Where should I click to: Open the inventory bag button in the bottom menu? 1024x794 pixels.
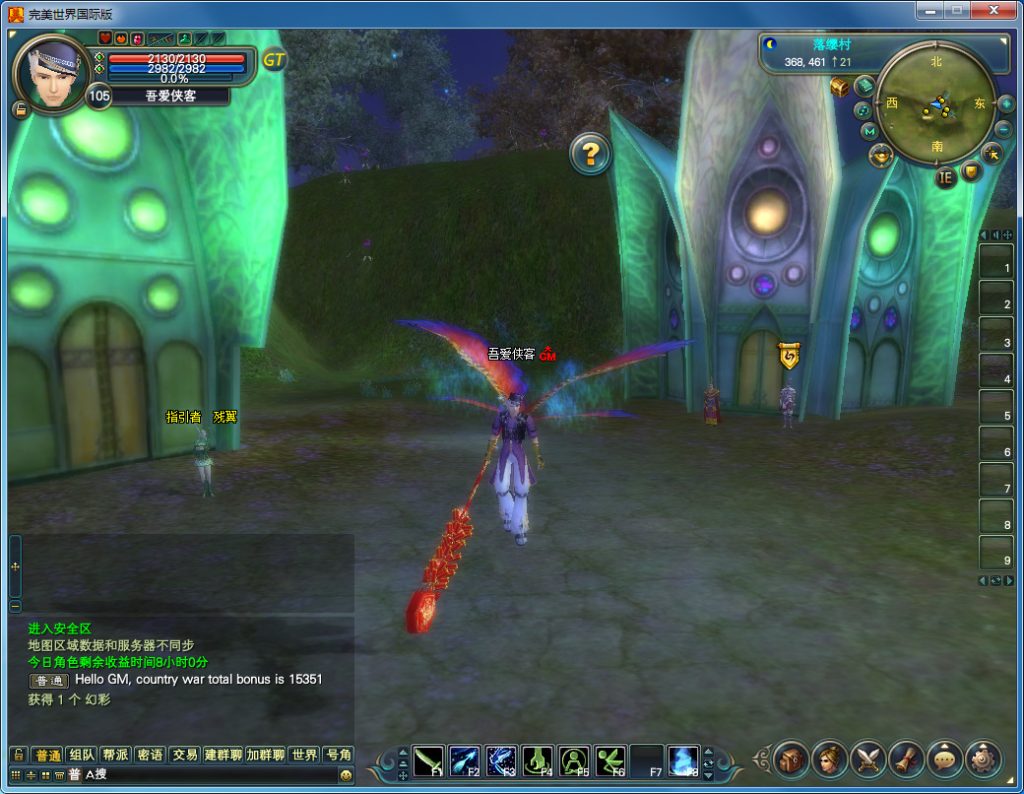pos(790,760)
